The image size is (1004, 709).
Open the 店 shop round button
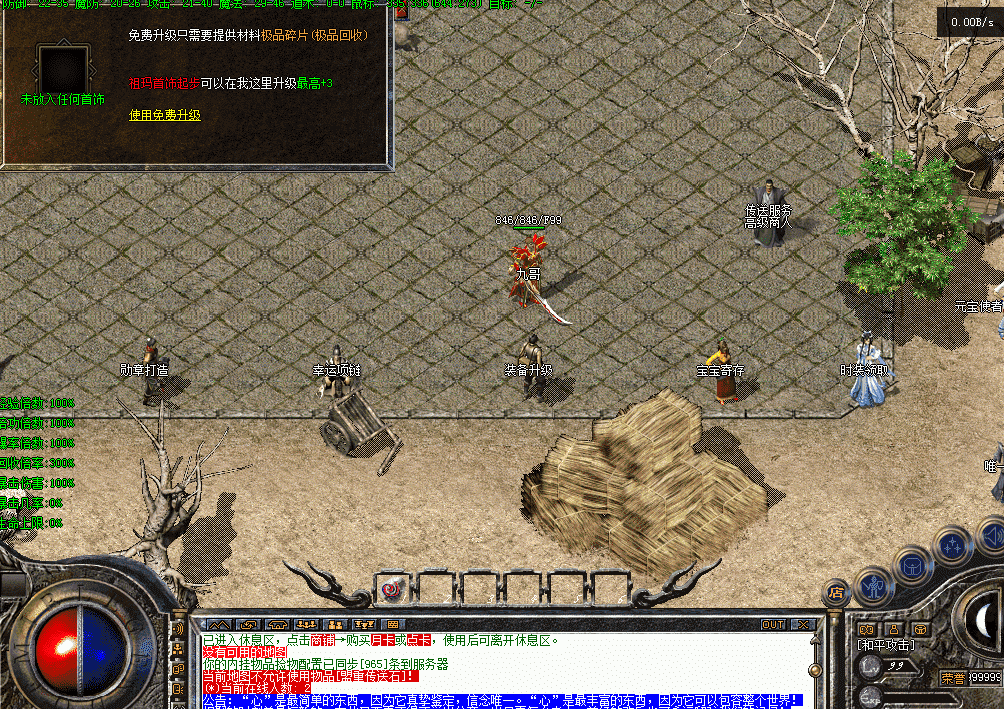point(836,592)
